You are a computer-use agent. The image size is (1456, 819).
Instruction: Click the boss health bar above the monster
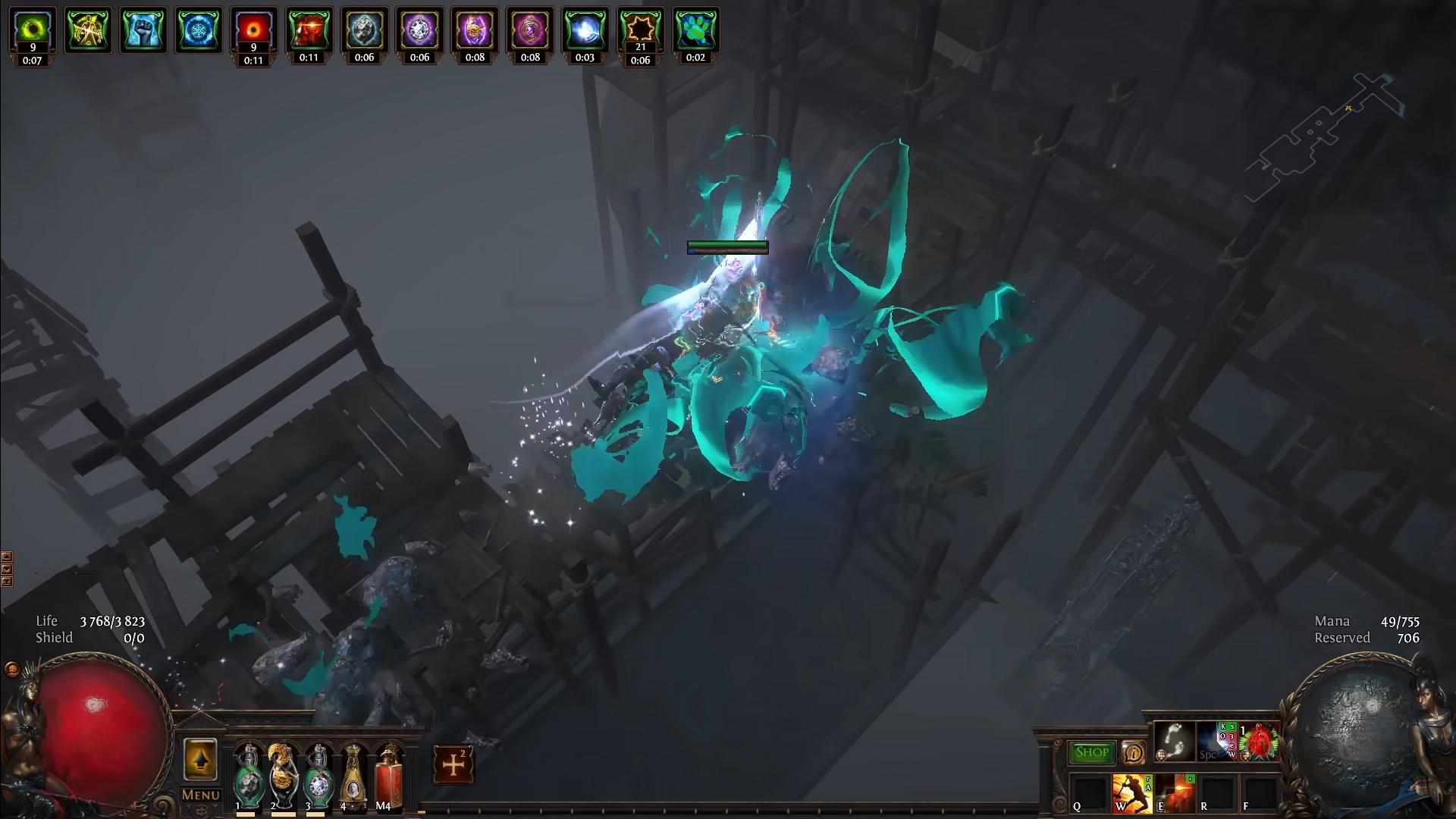point(727,248)
